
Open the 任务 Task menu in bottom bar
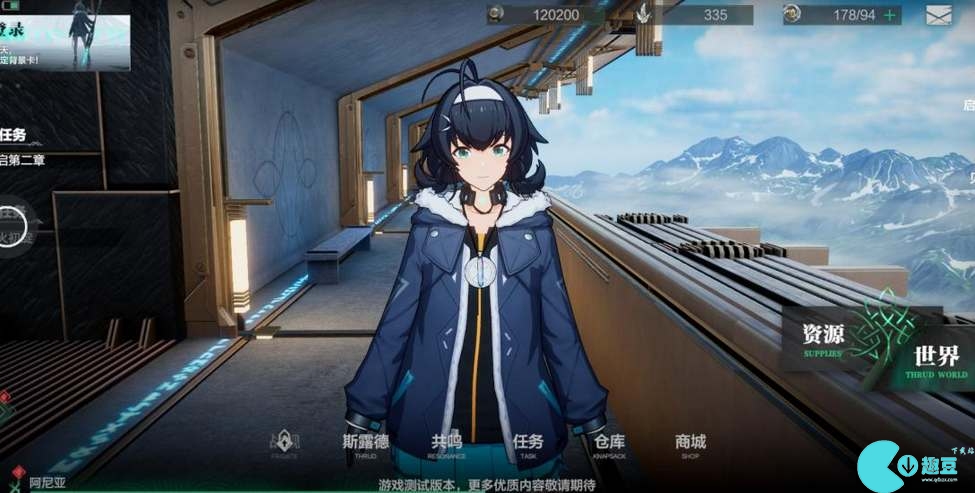(x=528, y=446)
